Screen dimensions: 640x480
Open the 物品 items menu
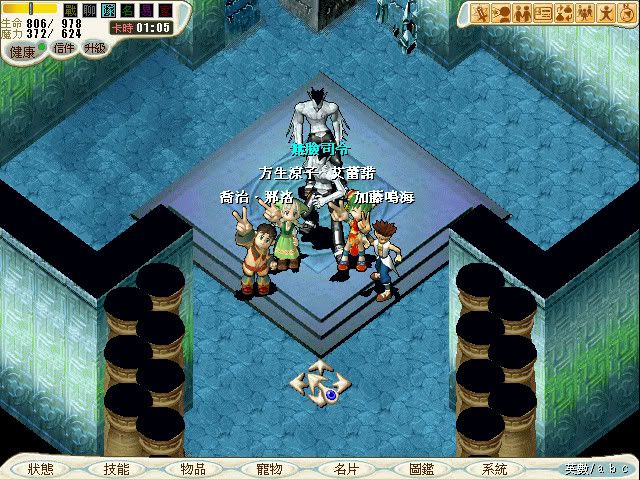click(x=193, y=468)
